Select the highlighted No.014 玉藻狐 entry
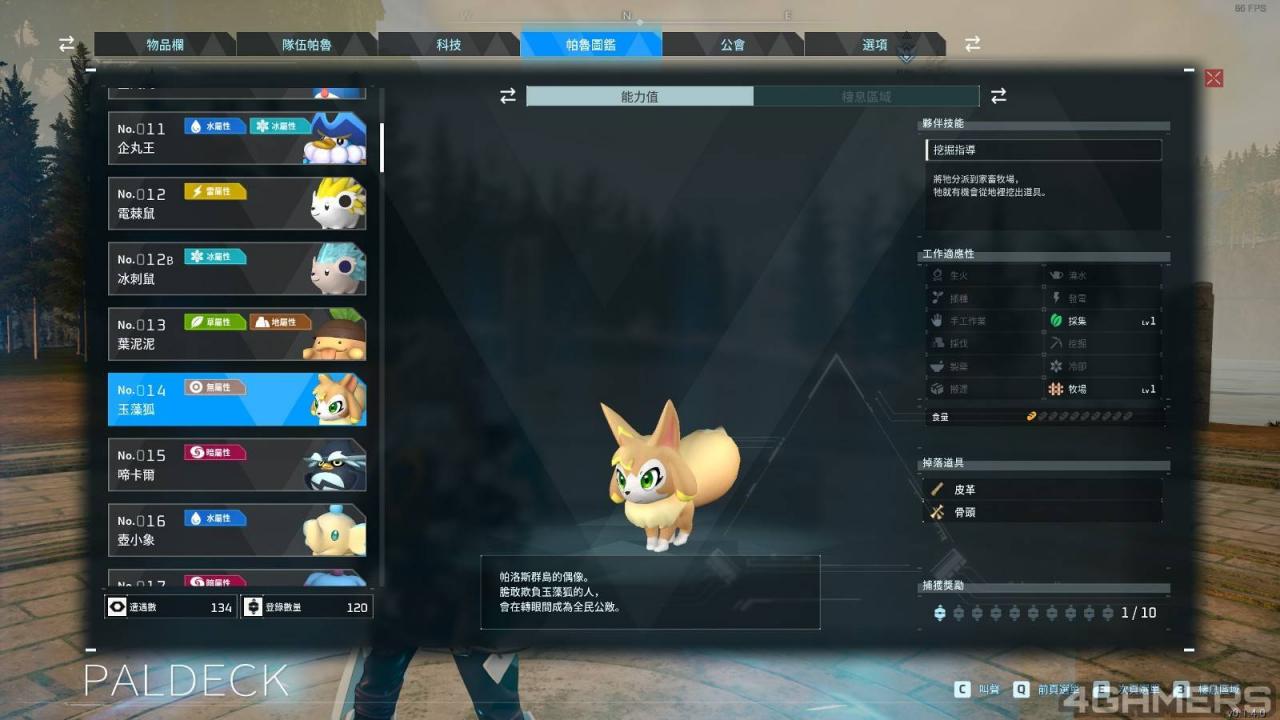 coord(237,399)
